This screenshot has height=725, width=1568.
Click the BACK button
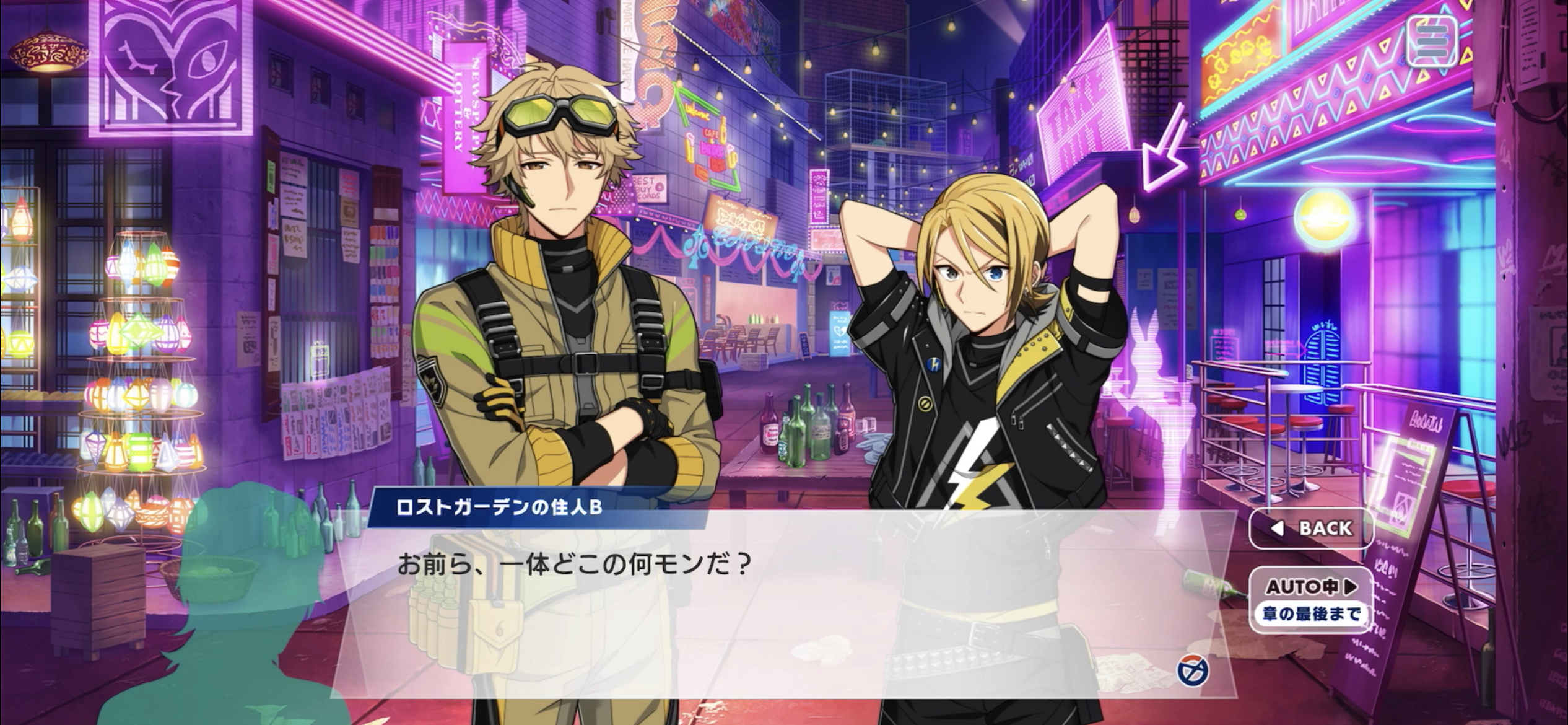click(1311, 529)
